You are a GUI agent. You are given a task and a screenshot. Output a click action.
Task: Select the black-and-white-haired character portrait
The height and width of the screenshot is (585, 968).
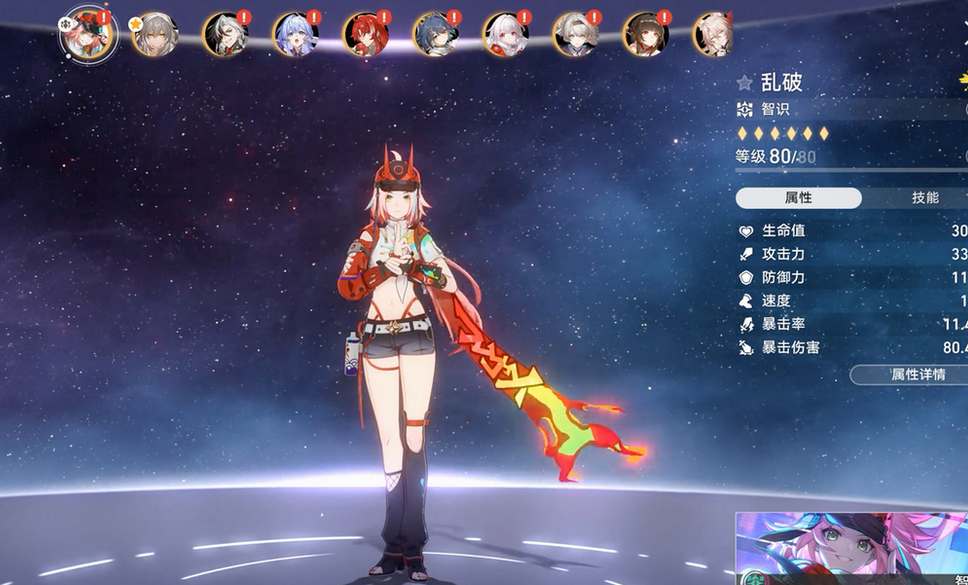click(225, 34)
